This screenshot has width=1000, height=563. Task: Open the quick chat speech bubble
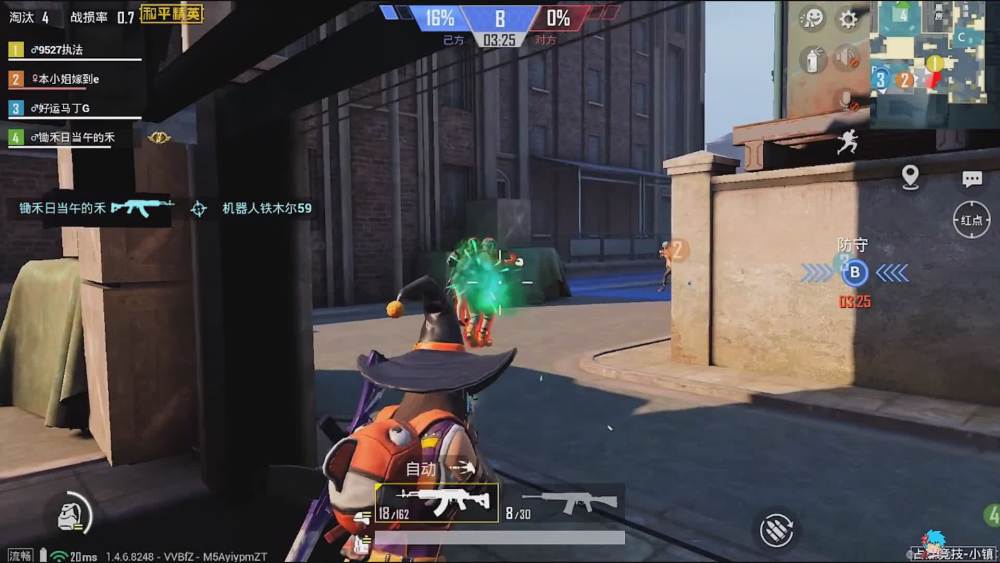(x=972, y=179)
